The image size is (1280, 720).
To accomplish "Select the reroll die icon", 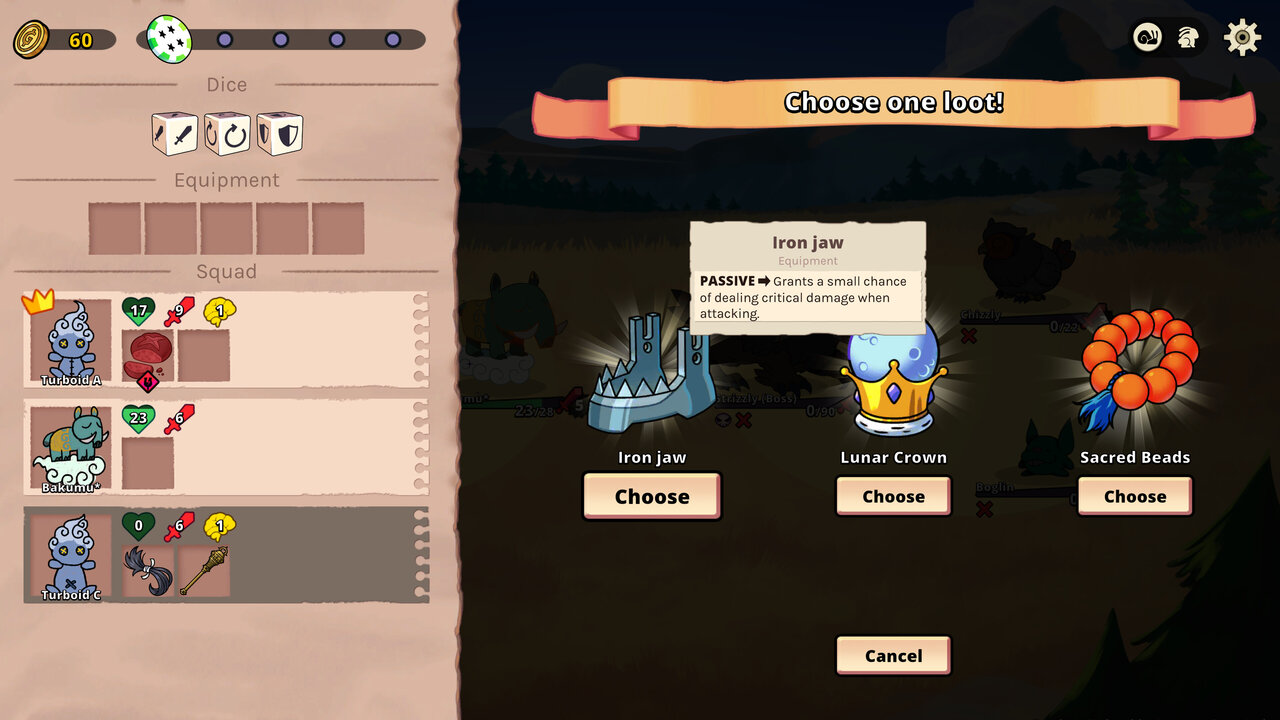I will 225,133.
